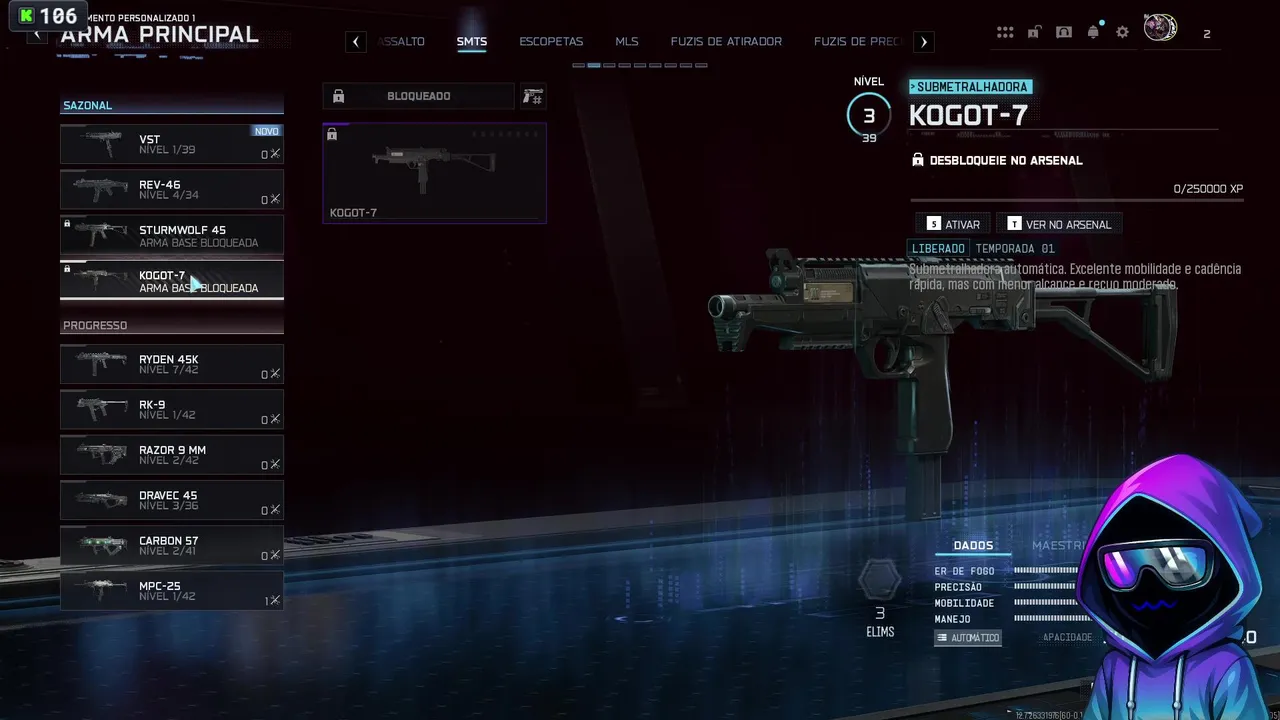Image resolution: width=1280 pixels, height=720 pixels.
Task: Open the KOGOT-7 locked blueprint tile
Action: click(x=434, y=172)
